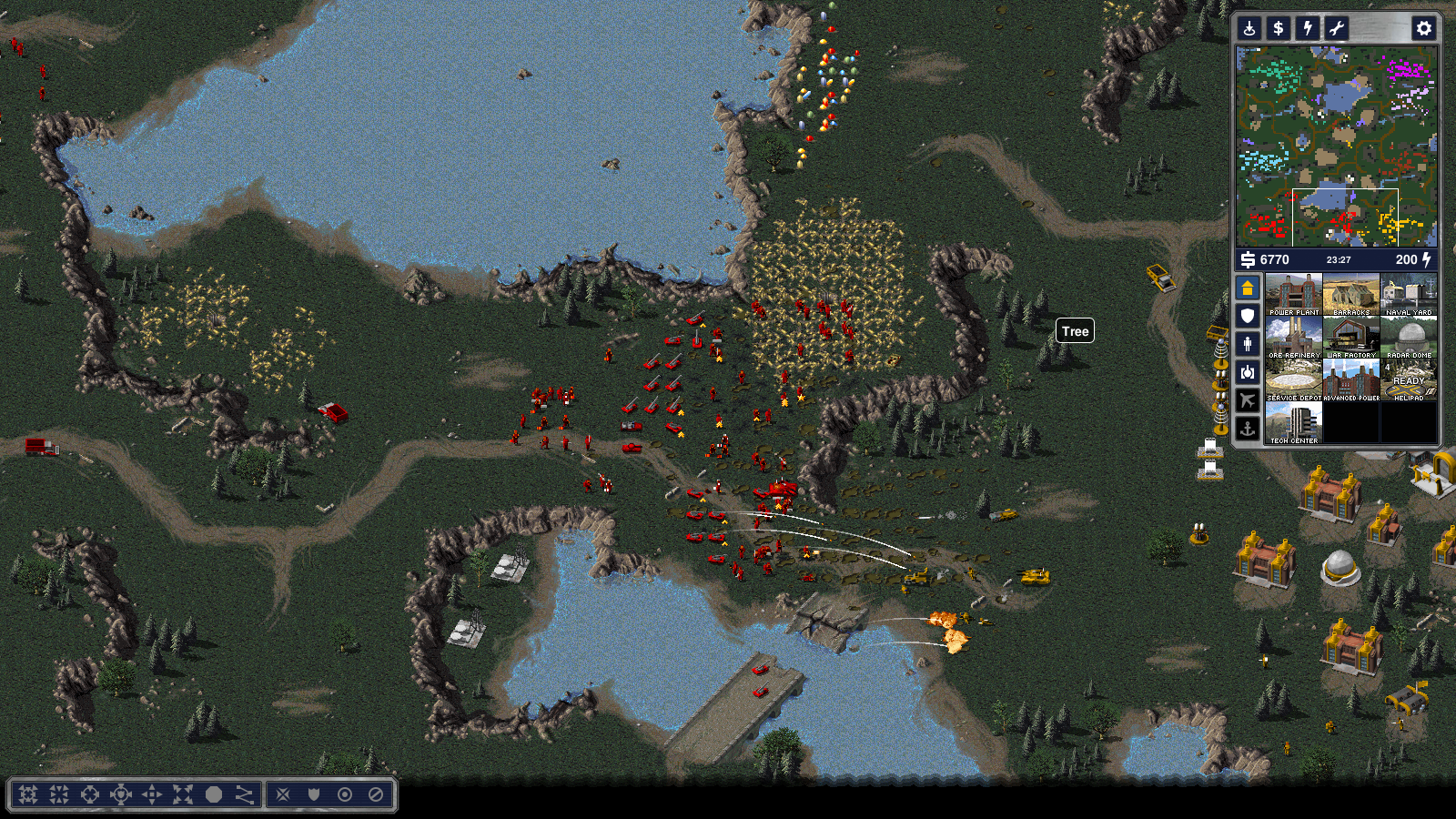Image resolution: width=1456 pixels, height=819 pixels.
Task: Click the radar minimap
Action: pos(1336,146)
